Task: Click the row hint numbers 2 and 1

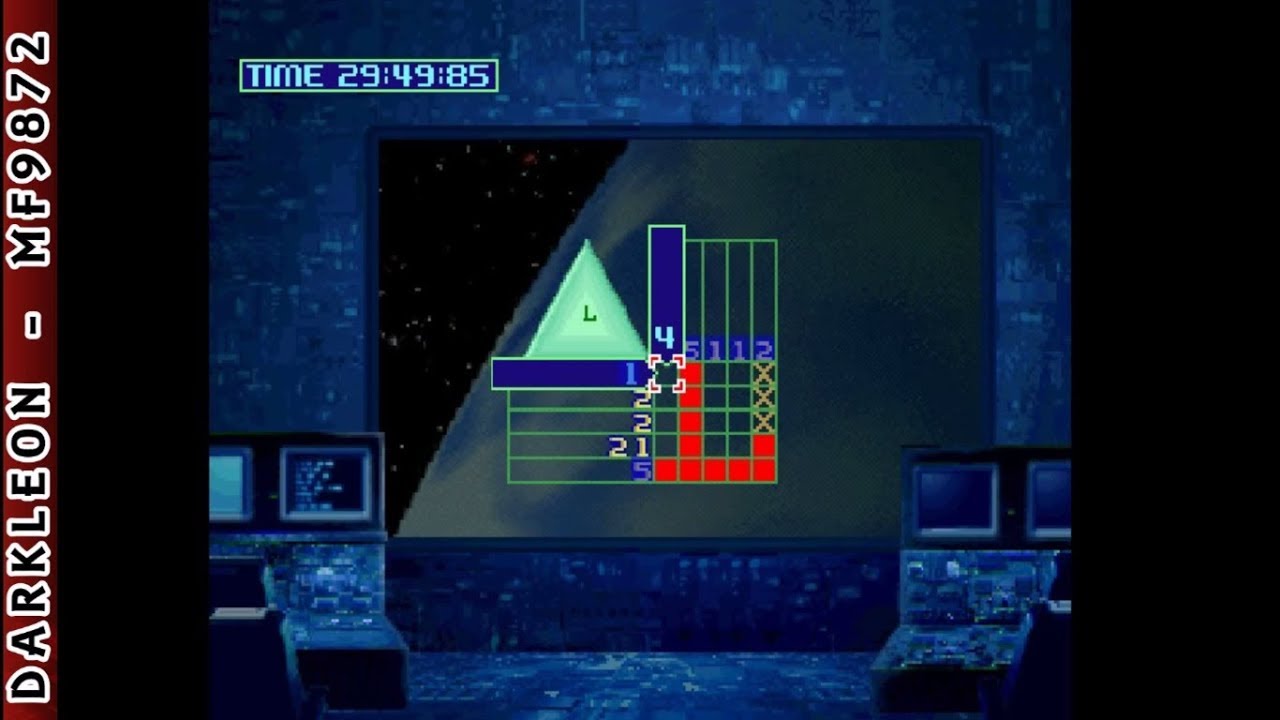Action: click(628, 447)
